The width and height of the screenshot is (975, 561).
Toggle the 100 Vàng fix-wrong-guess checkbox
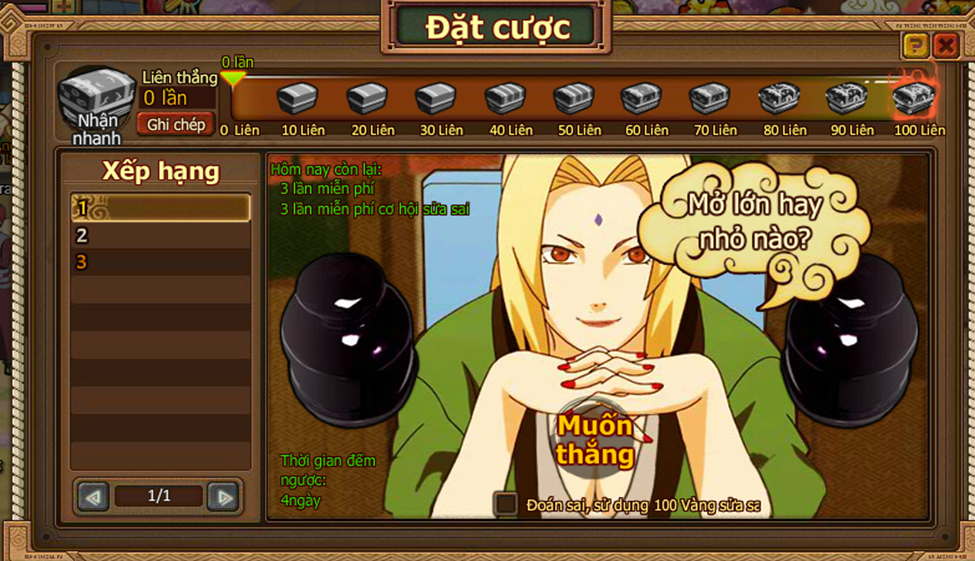pos(507,504)
